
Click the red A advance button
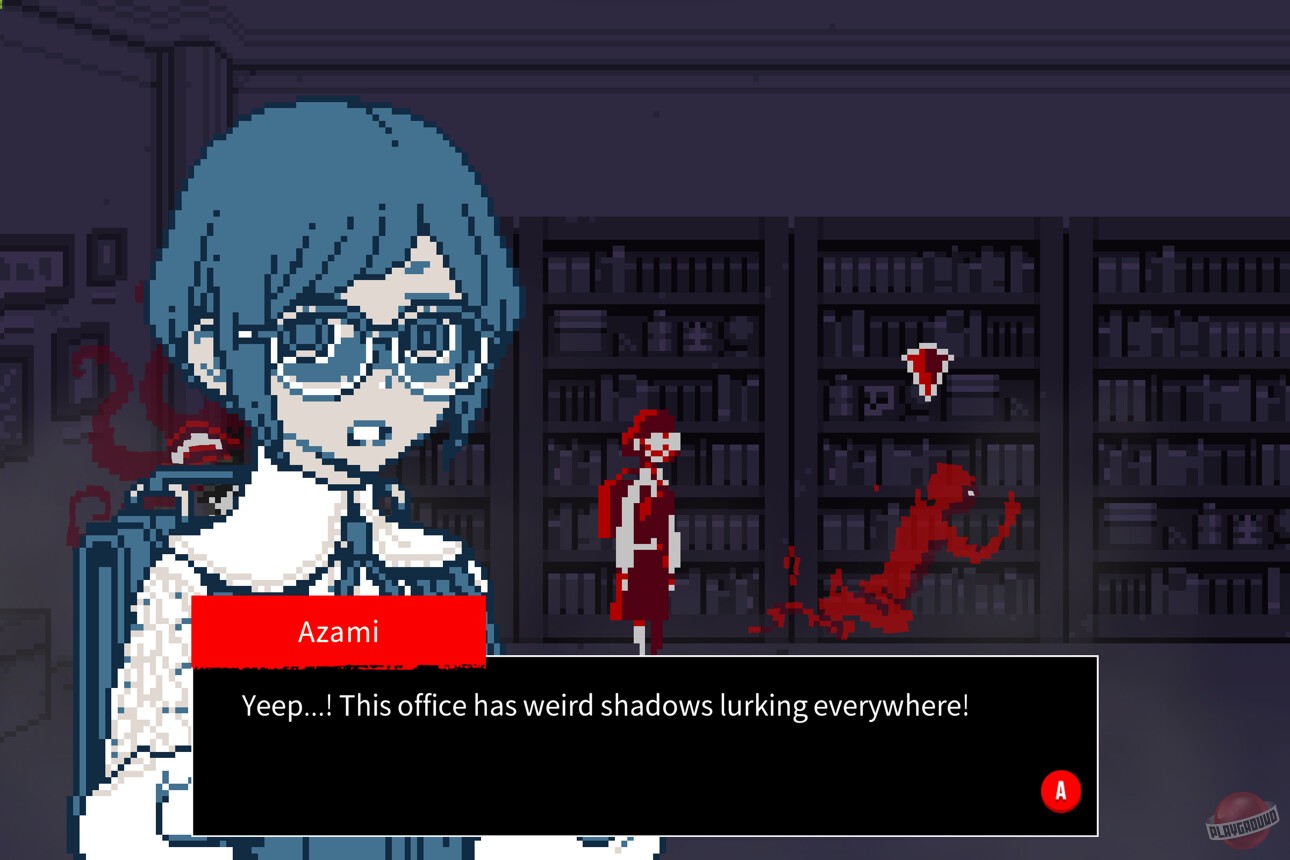[x=1061, y=789]
